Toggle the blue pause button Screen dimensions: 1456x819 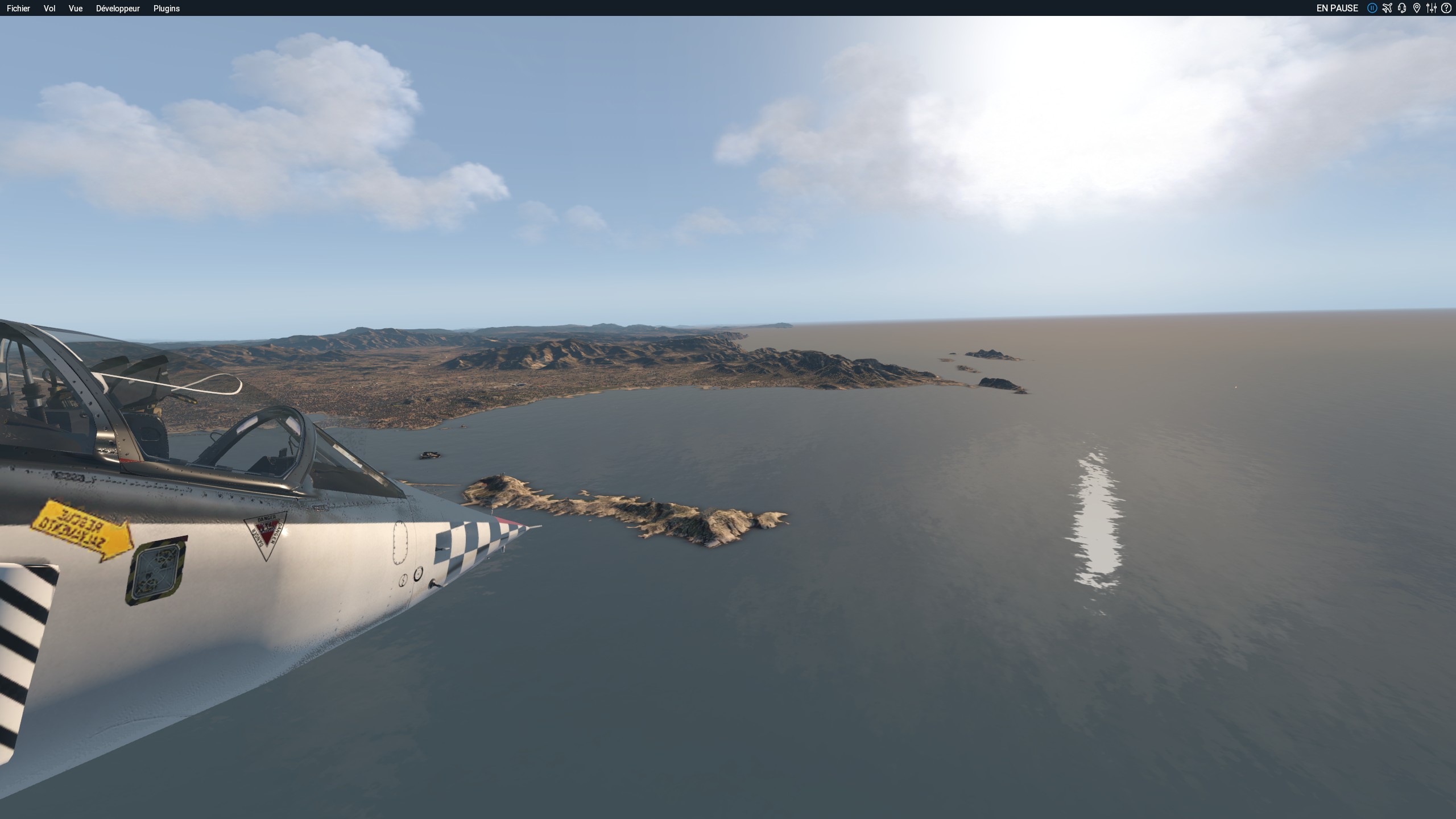coord(1372,8)
